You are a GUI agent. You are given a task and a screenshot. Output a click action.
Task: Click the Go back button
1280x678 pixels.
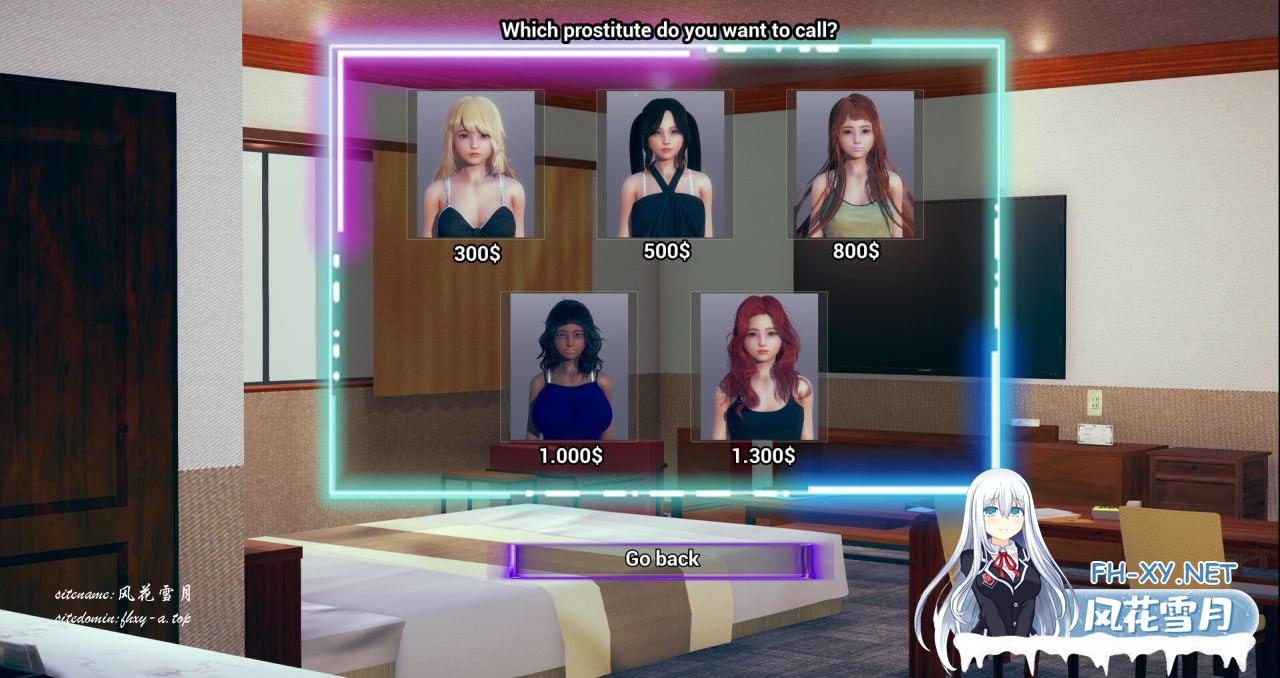[x=662, y=559]
